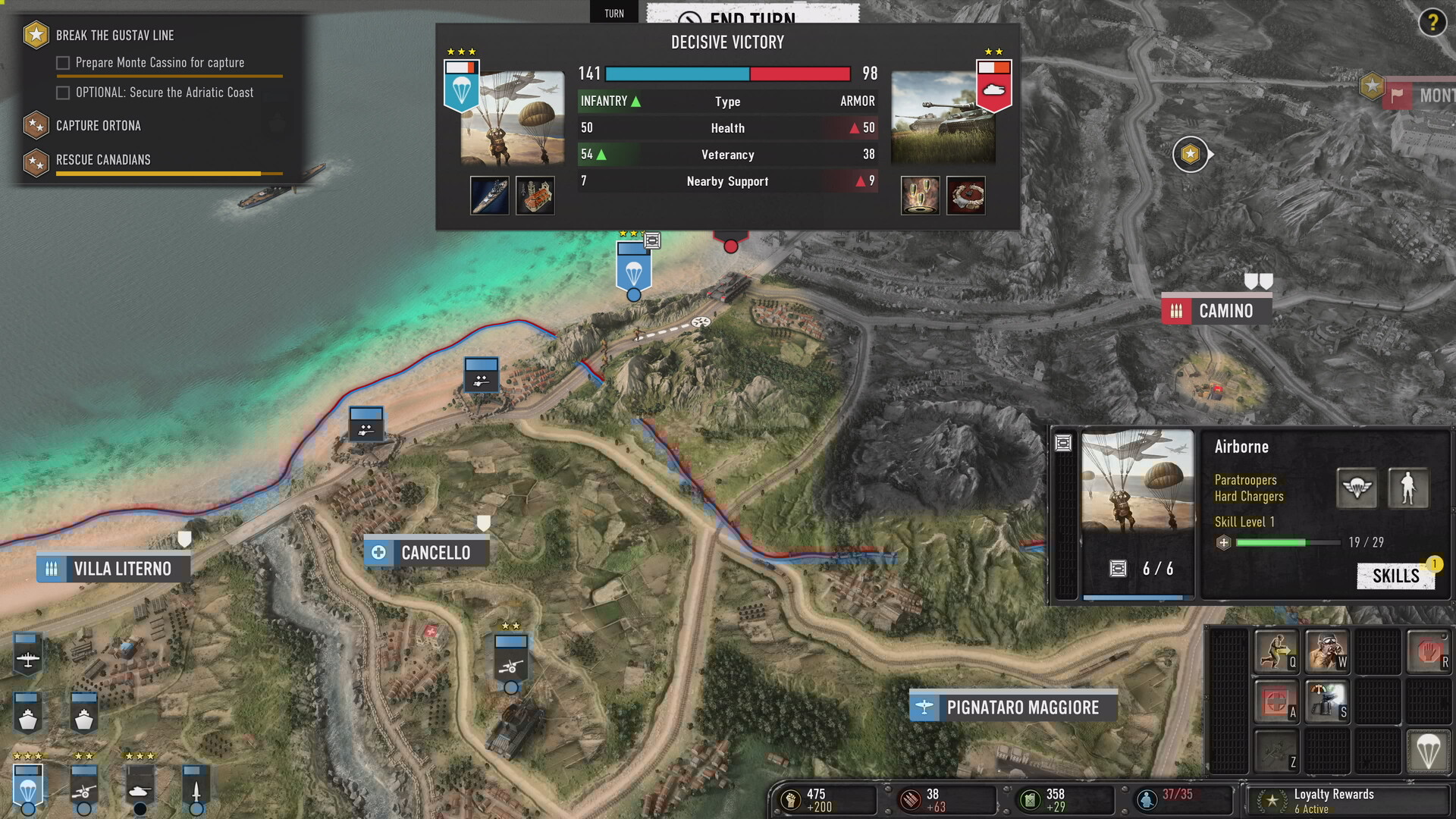1456x819 pixels.
Task: Open the SKILLS panel for the Airborne unit
Action: tap(1396, 576)
